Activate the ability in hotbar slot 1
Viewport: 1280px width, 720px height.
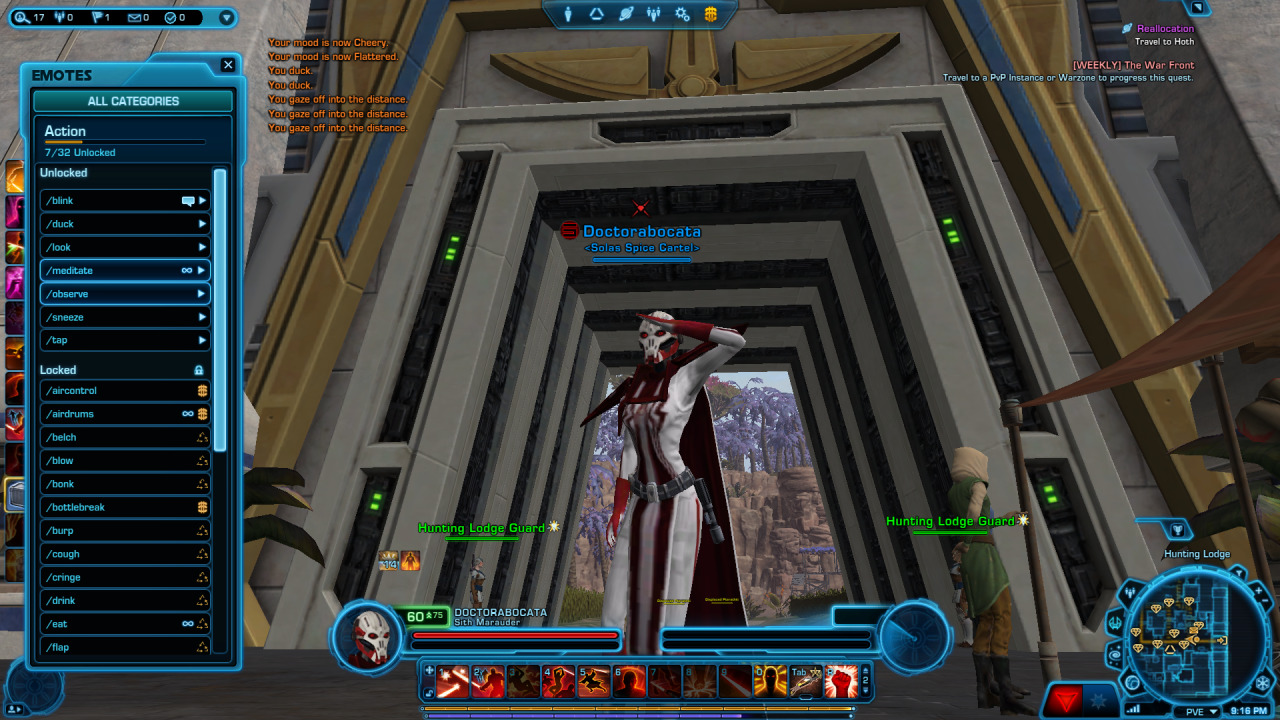(x=453, y=681)
